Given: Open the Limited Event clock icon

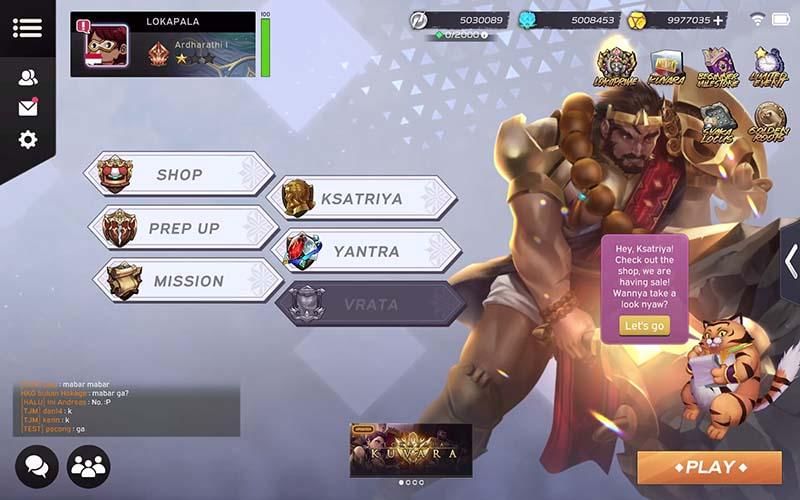Looking at the screenshot, I should point(769,68).
